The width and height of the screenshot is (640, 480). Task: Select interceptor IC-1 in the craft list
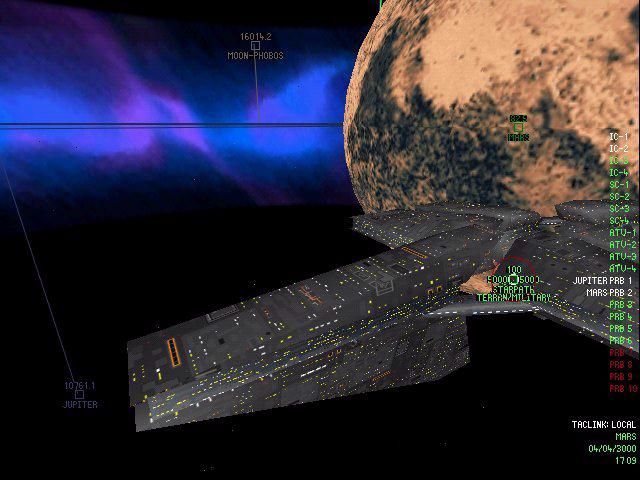pos(619,136)
